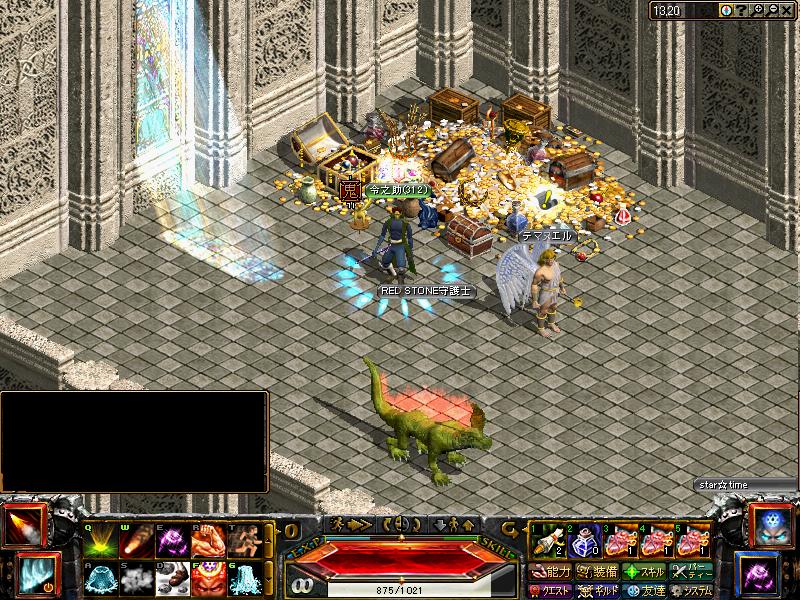The image size is (800, 600).
Task: Zoom in the minimap with magnifier plus
Action: click(758, 10)
